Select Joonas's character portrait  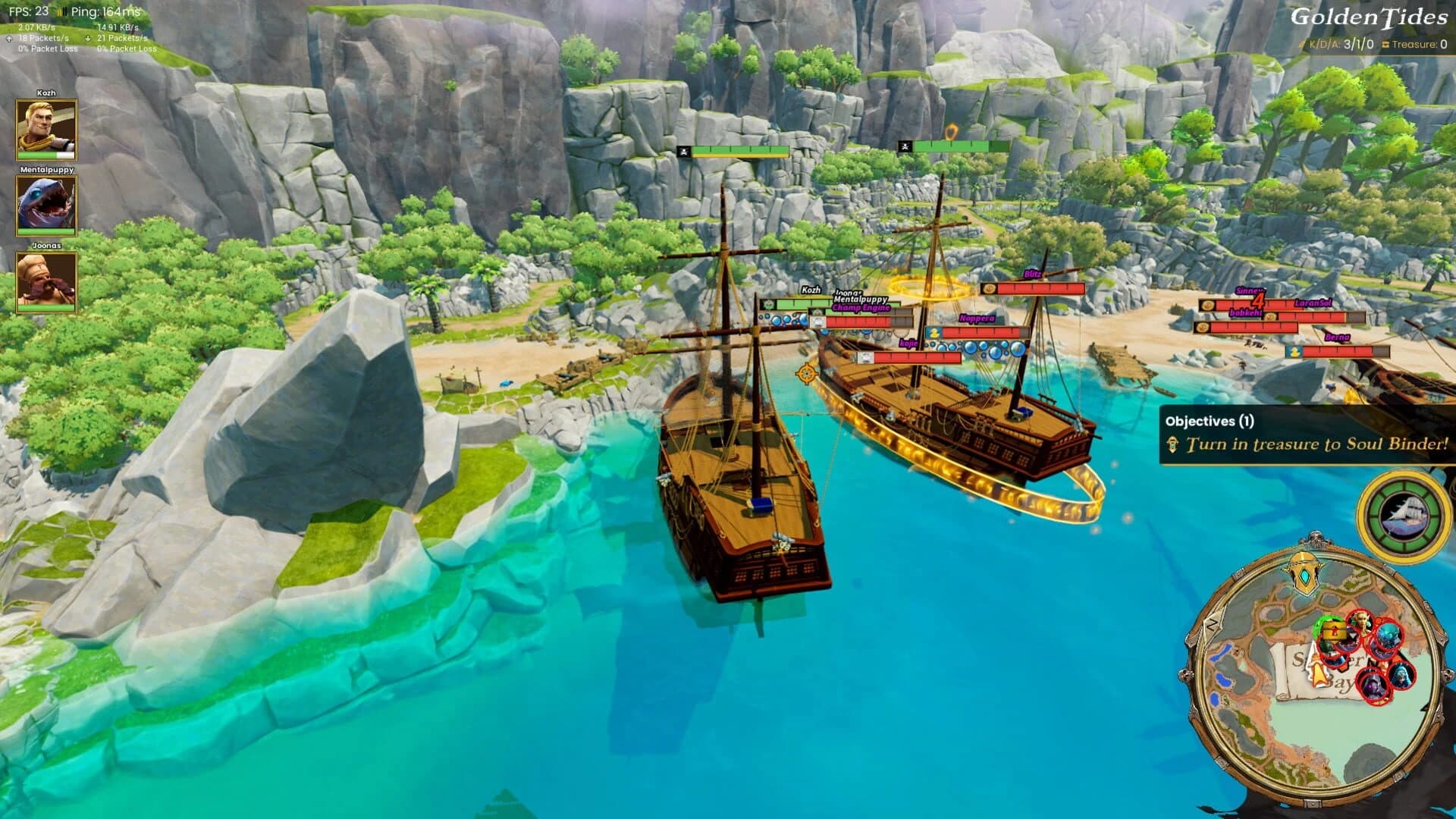point(44,282)
